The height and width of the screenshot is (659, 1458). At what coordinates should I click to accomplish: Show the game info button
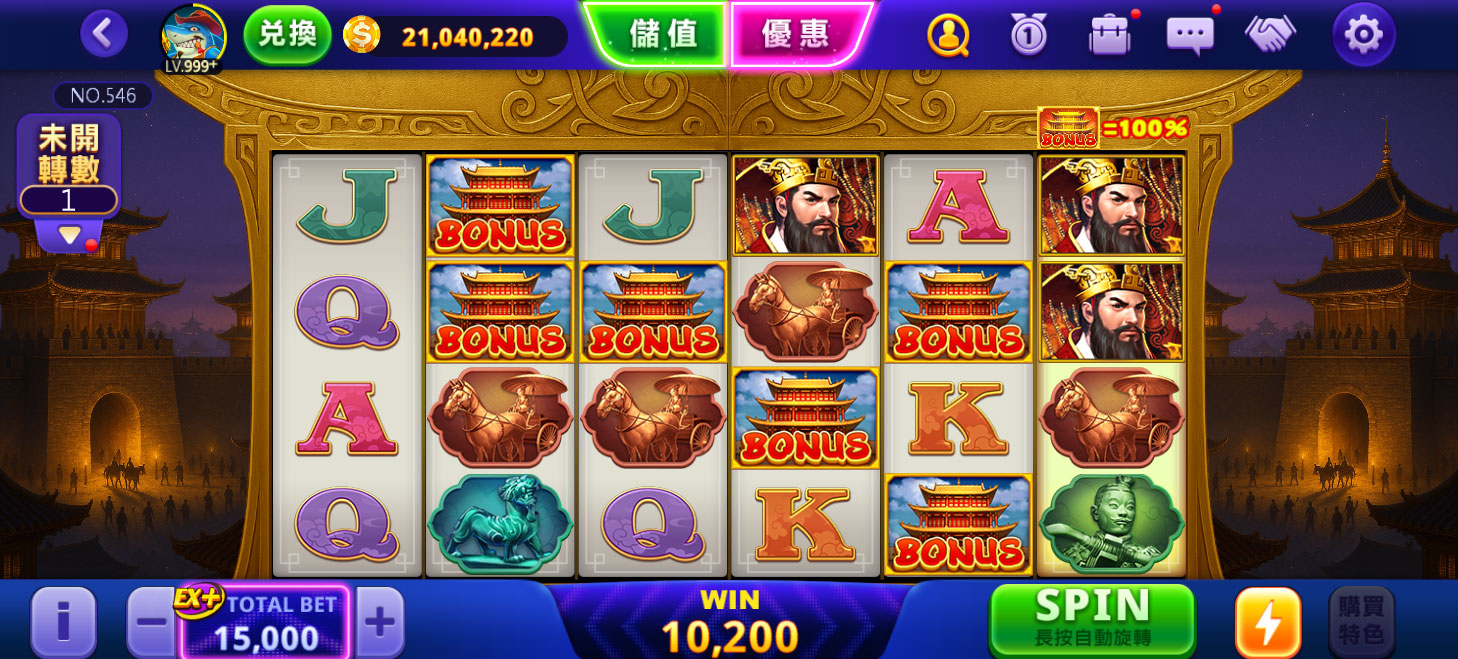tap(63, 622)
